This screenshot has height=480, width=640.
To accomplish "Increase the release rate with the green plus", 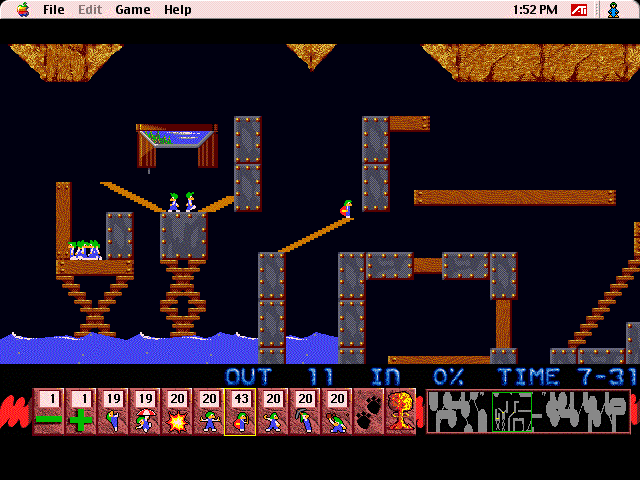I will coord(80,411).
